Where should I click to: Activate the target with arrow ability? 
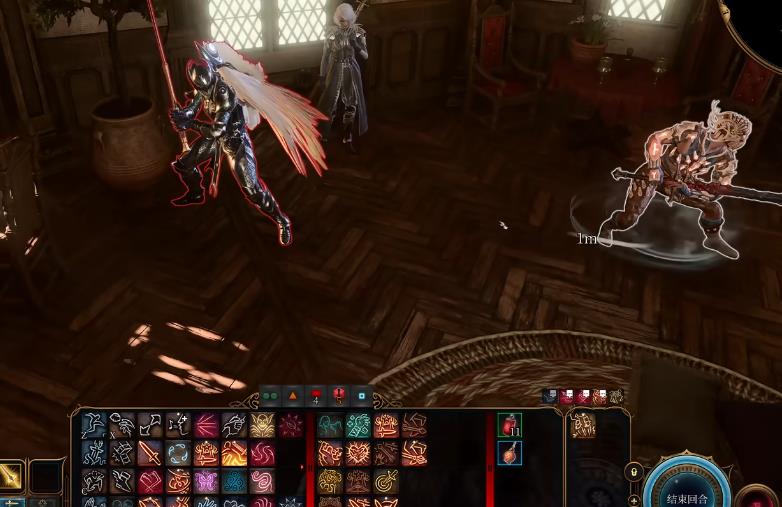coord(386,482)
